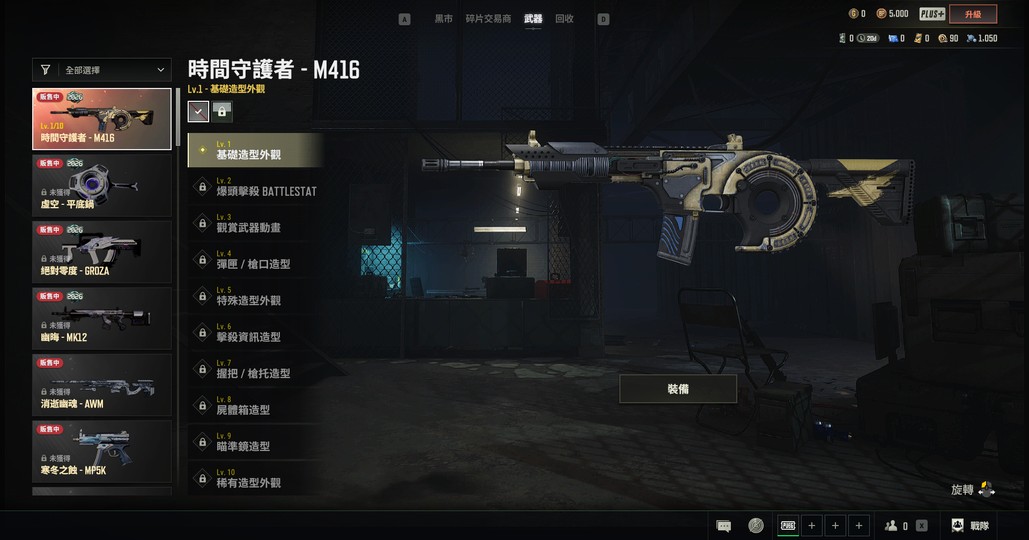Select the locked skin variant icon
This screenshot has width=1029, height=540.
[221, 112]
